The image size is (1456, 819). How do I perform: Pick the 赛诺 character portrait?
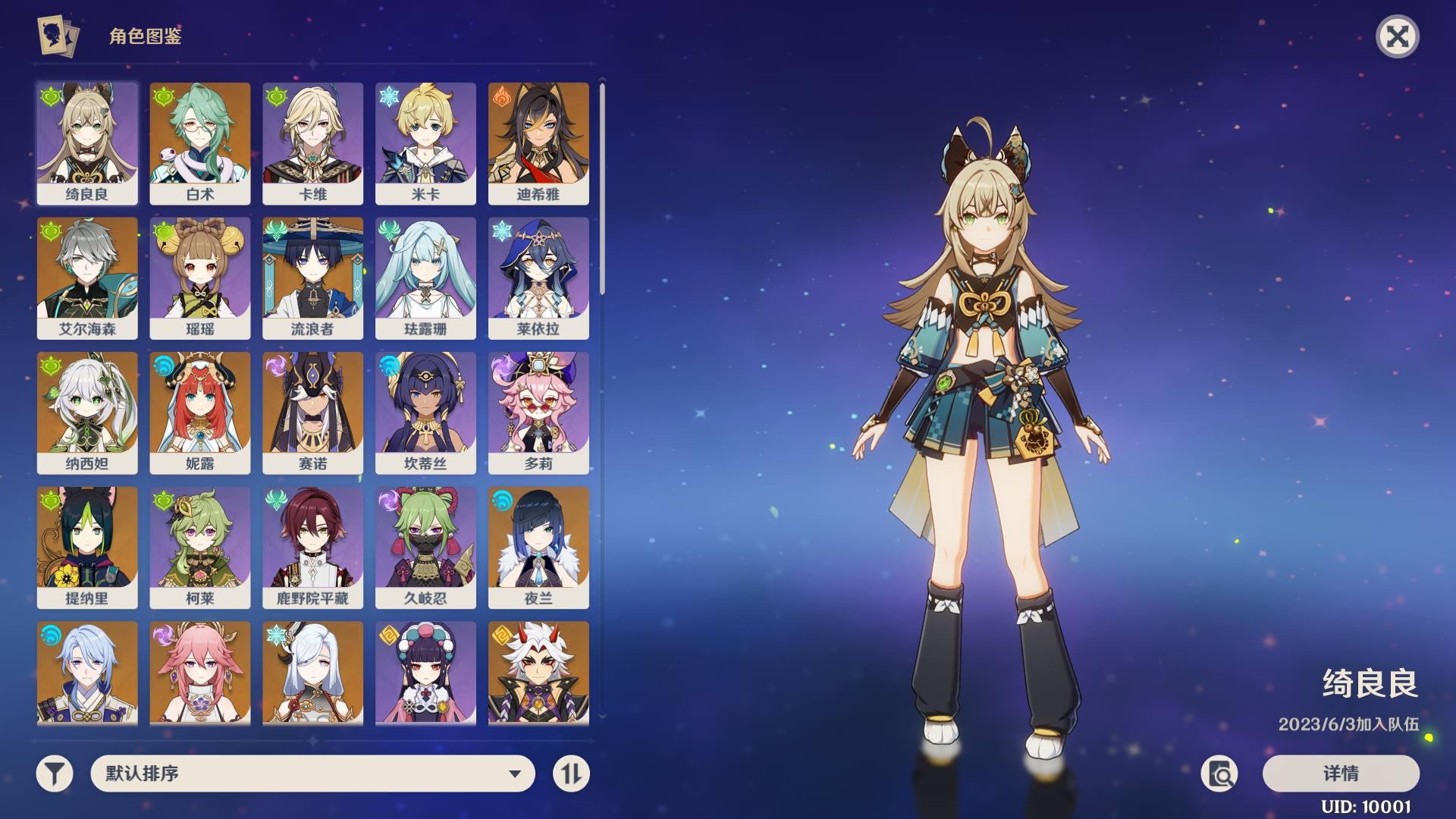point(312,413)
